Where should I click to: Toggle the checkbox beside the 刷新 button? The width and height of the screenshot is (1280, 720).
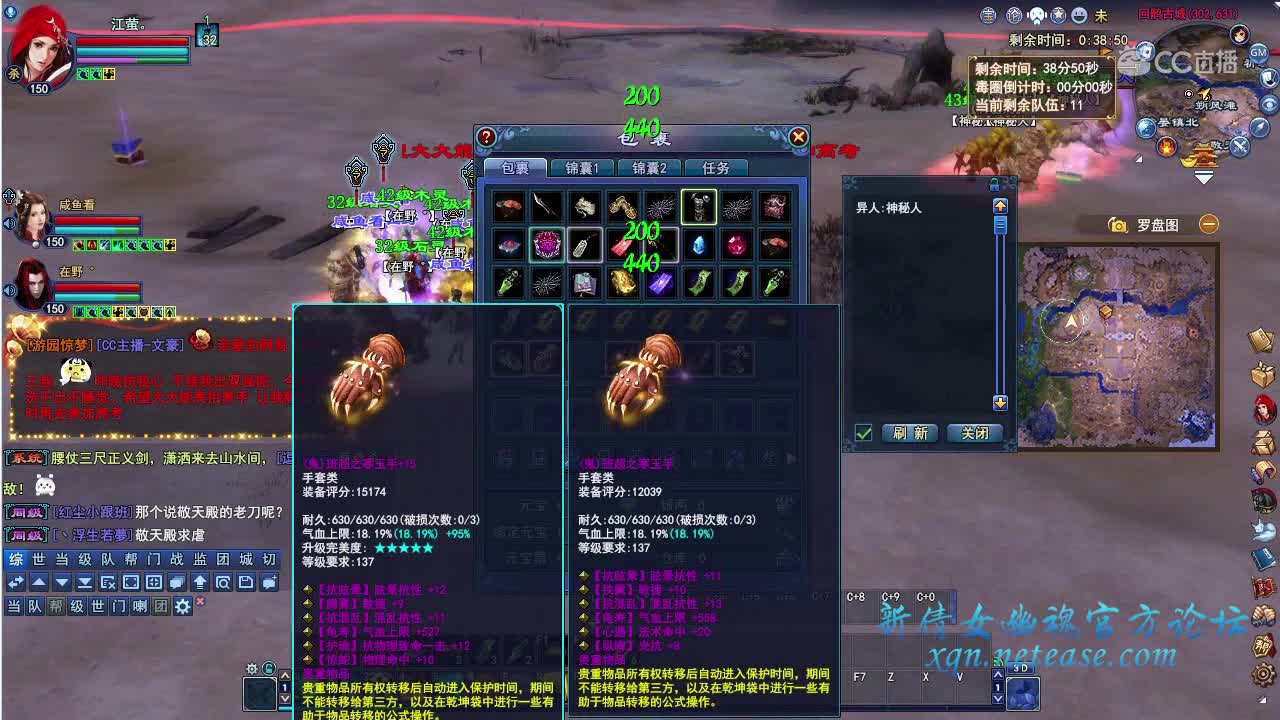[x=863, y=432]
